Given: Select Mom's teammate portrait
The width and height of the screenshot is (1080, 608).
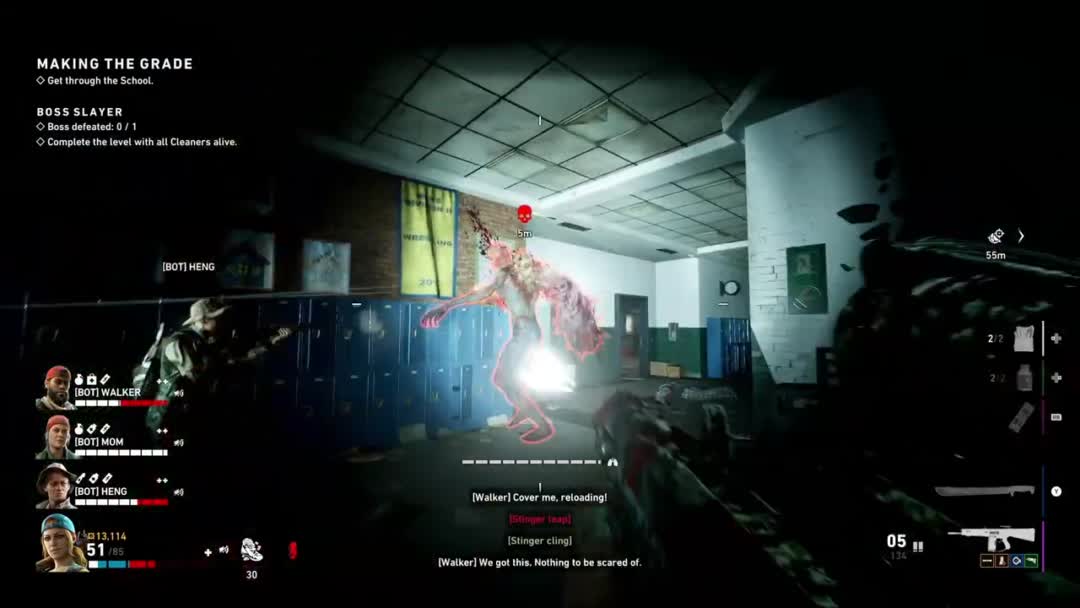Looking at the screenshot, I should point(57,437).
